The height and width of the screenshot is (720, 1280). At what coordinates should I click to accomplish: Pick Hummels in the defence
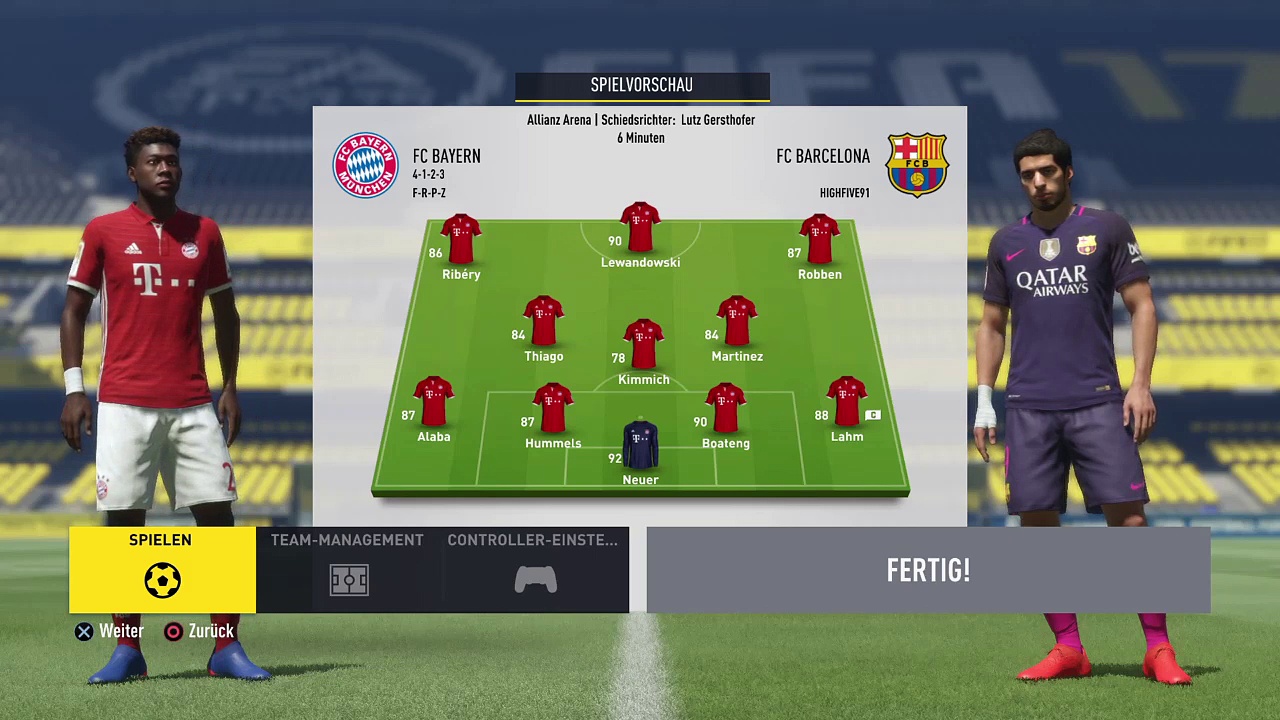[x=552, y=409]
